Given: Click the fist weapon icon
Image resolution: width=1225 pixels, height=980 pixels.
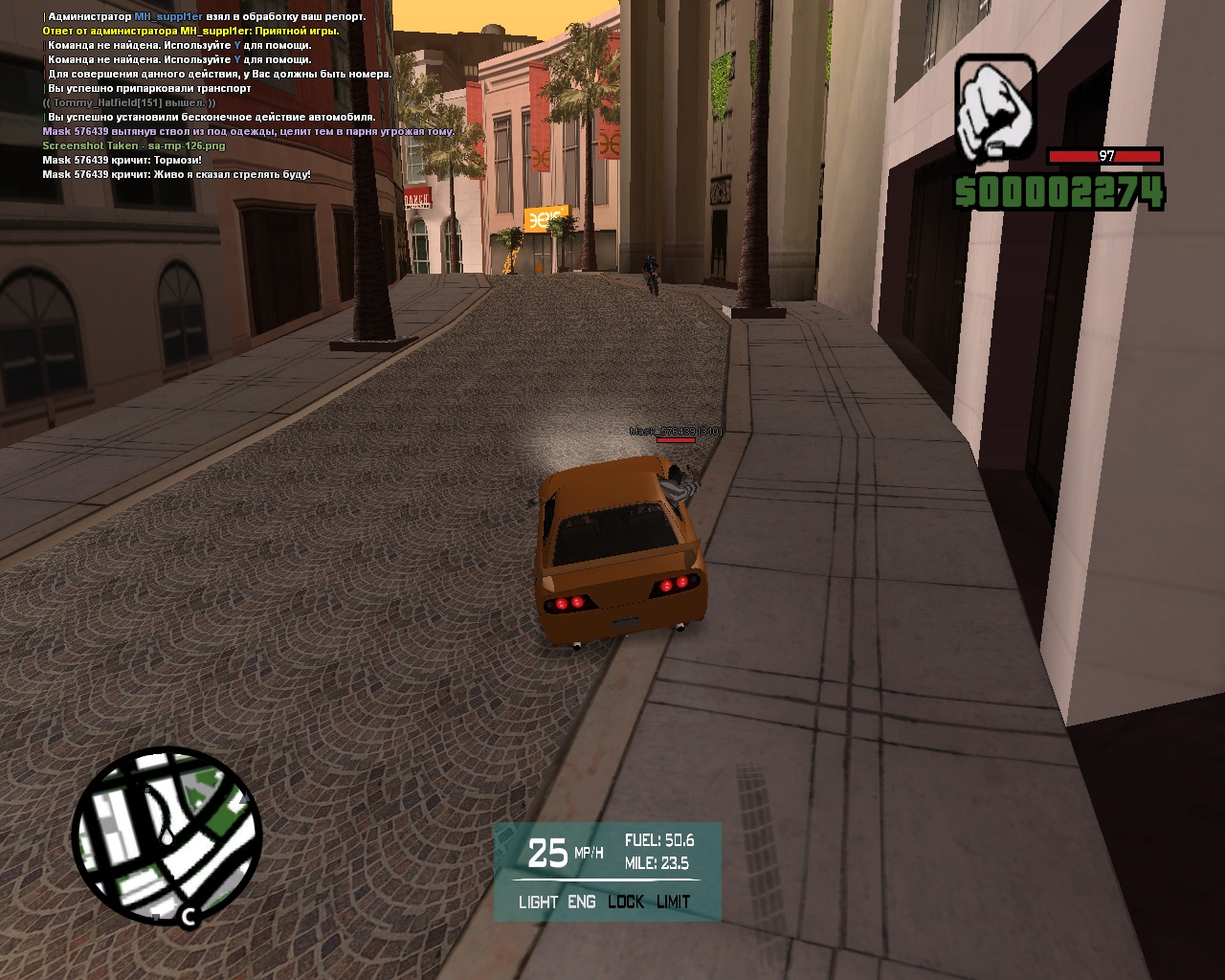Looking at the screenshot, I should coord(995,107).
